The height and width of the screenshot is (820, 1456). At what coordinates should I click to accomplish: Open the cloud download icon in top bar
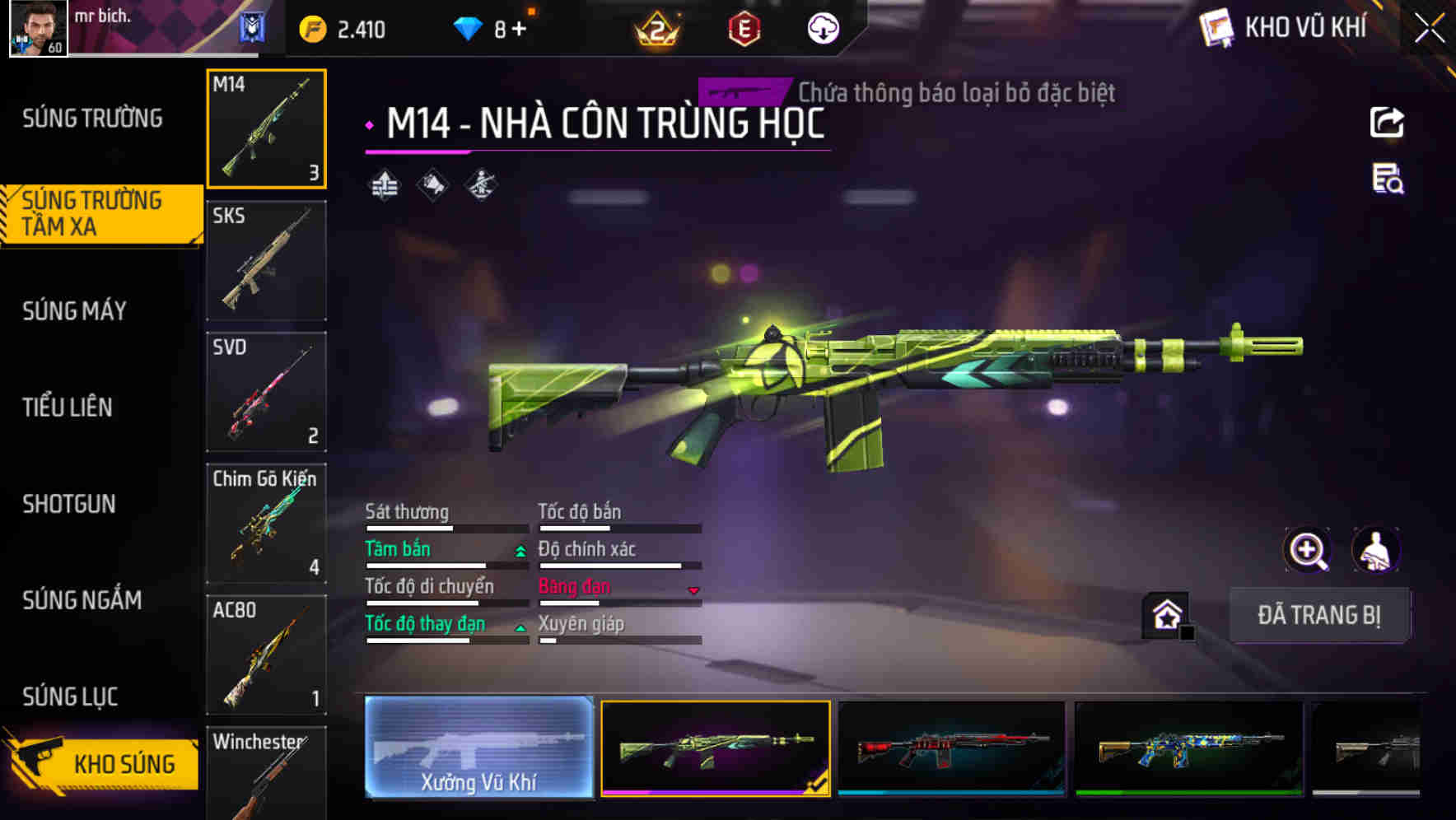(821, 27)
